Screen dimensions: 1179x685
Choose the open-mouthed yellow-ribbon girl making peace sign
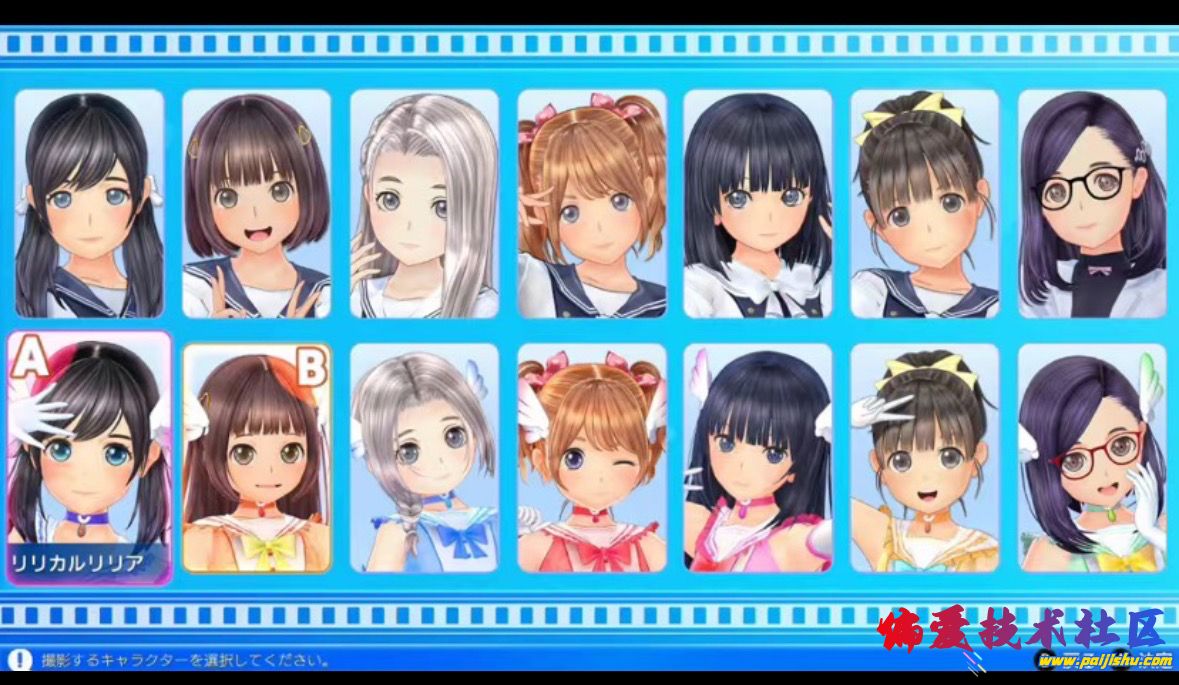925,457
